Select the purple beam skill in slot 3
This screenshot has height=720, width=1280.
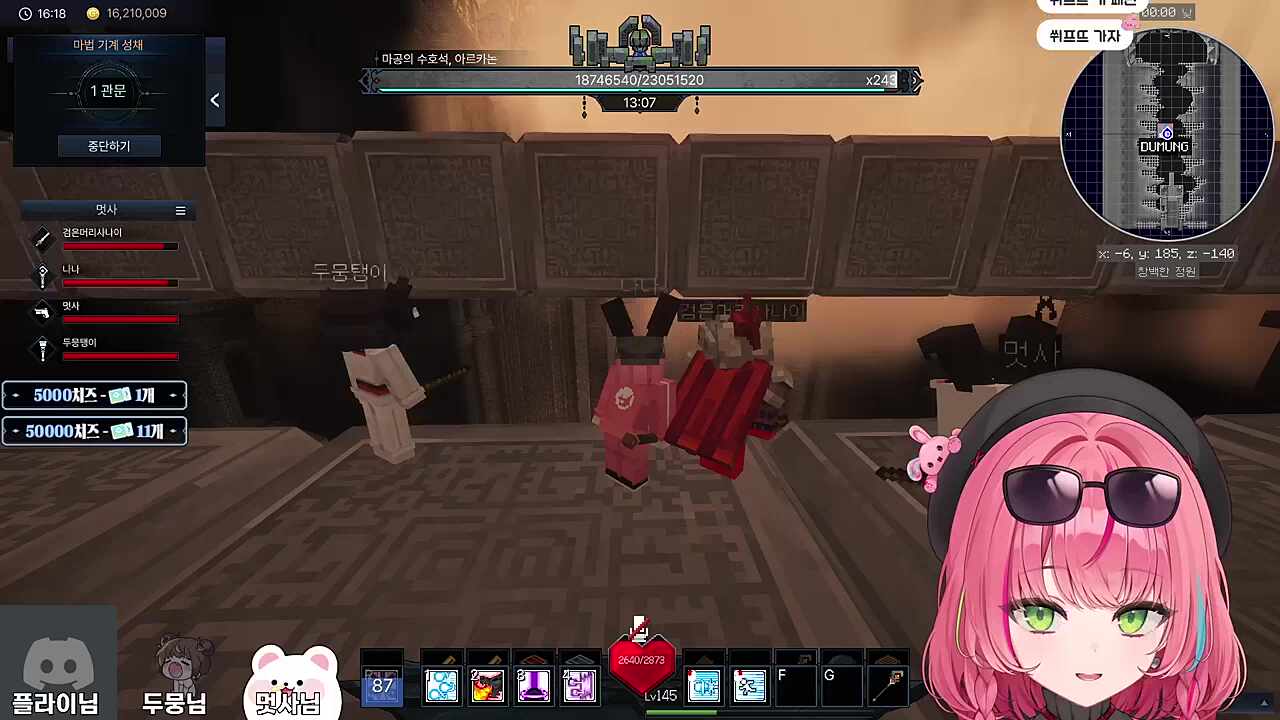click(533, 684)
